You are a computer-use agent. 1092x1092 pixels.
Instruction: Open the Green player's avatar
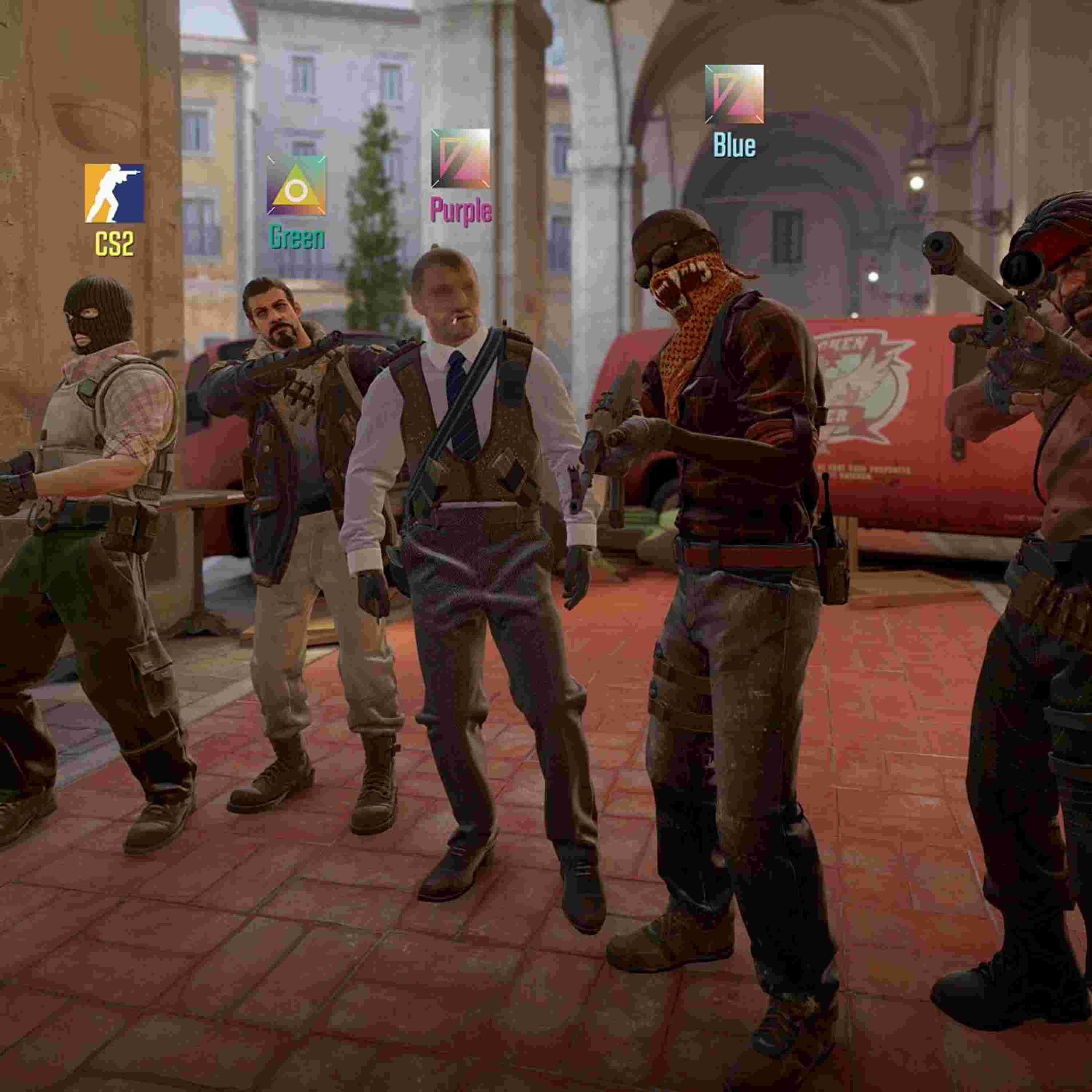296,185
